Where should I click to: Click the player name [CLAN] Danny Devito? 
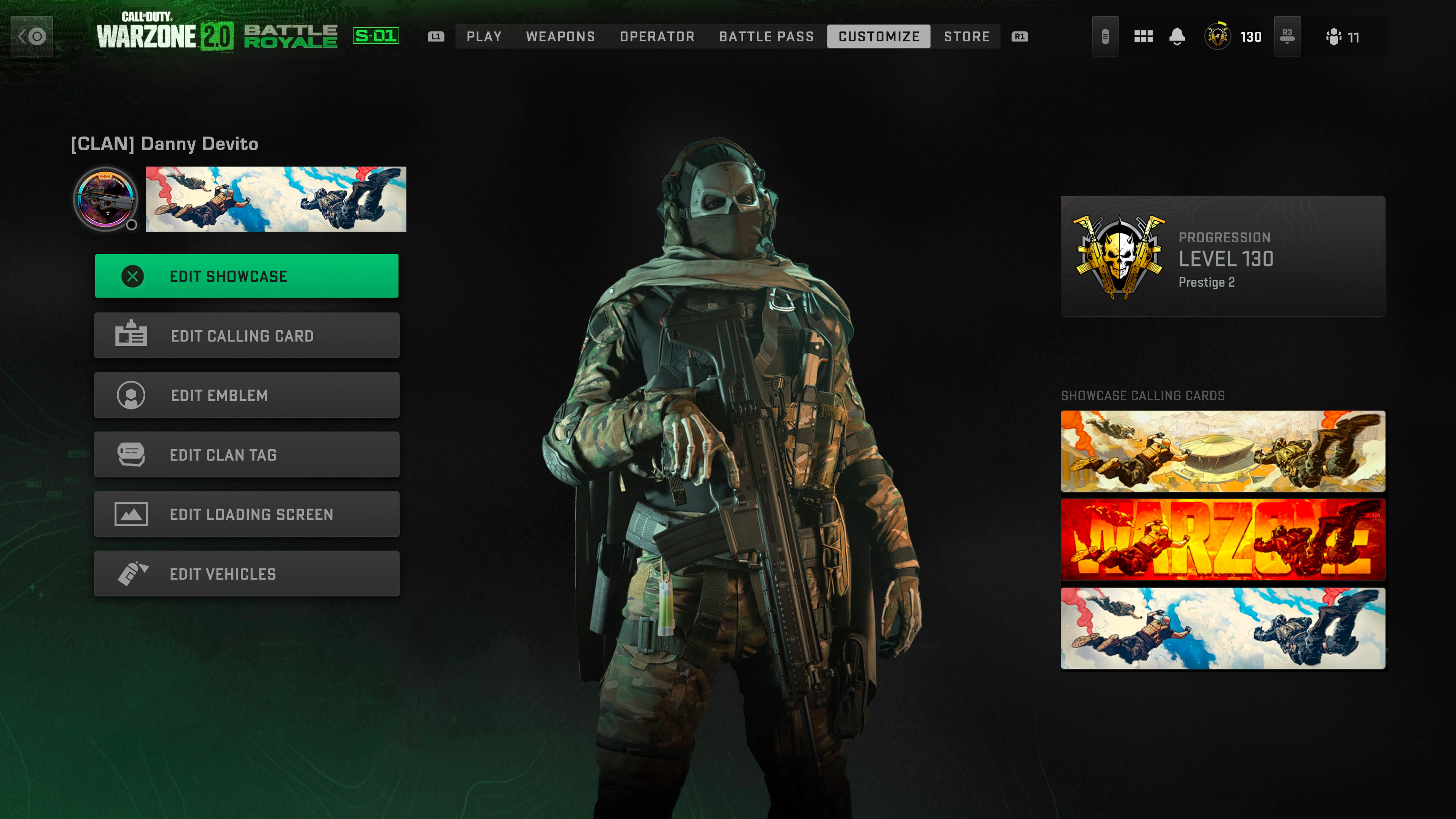pyautogui.click(x=165, y=144)
